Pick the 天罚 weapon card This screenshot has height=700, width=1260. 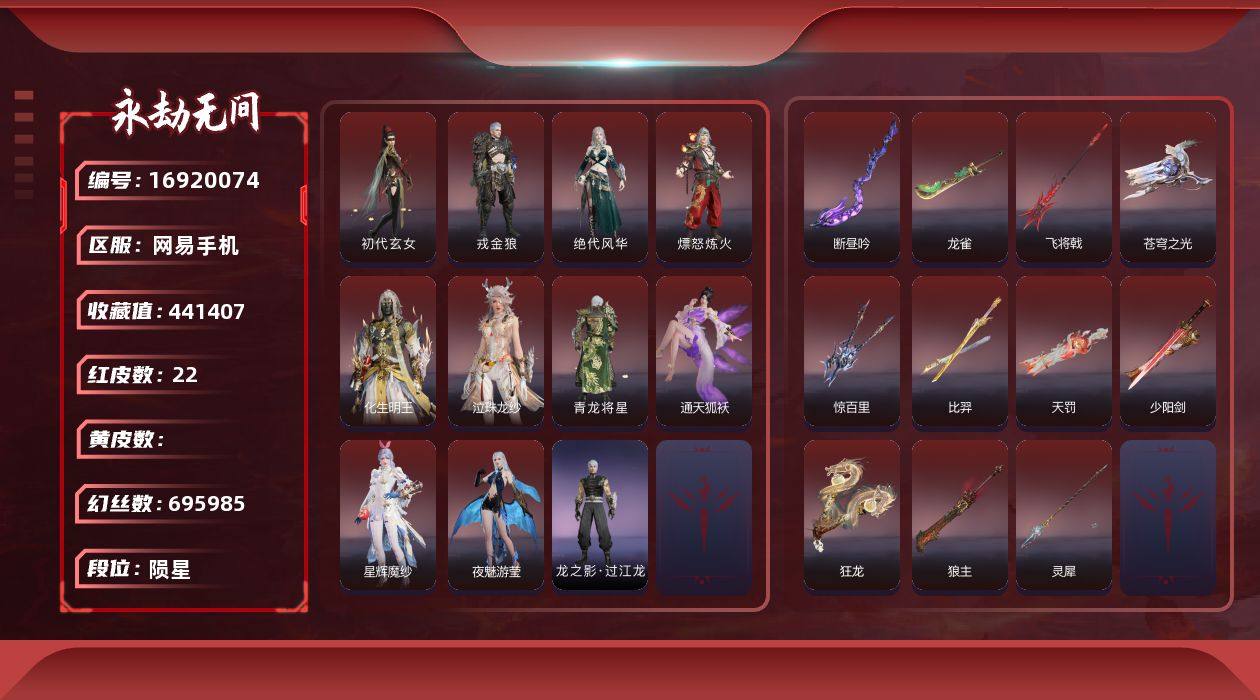pos(1064,351)
